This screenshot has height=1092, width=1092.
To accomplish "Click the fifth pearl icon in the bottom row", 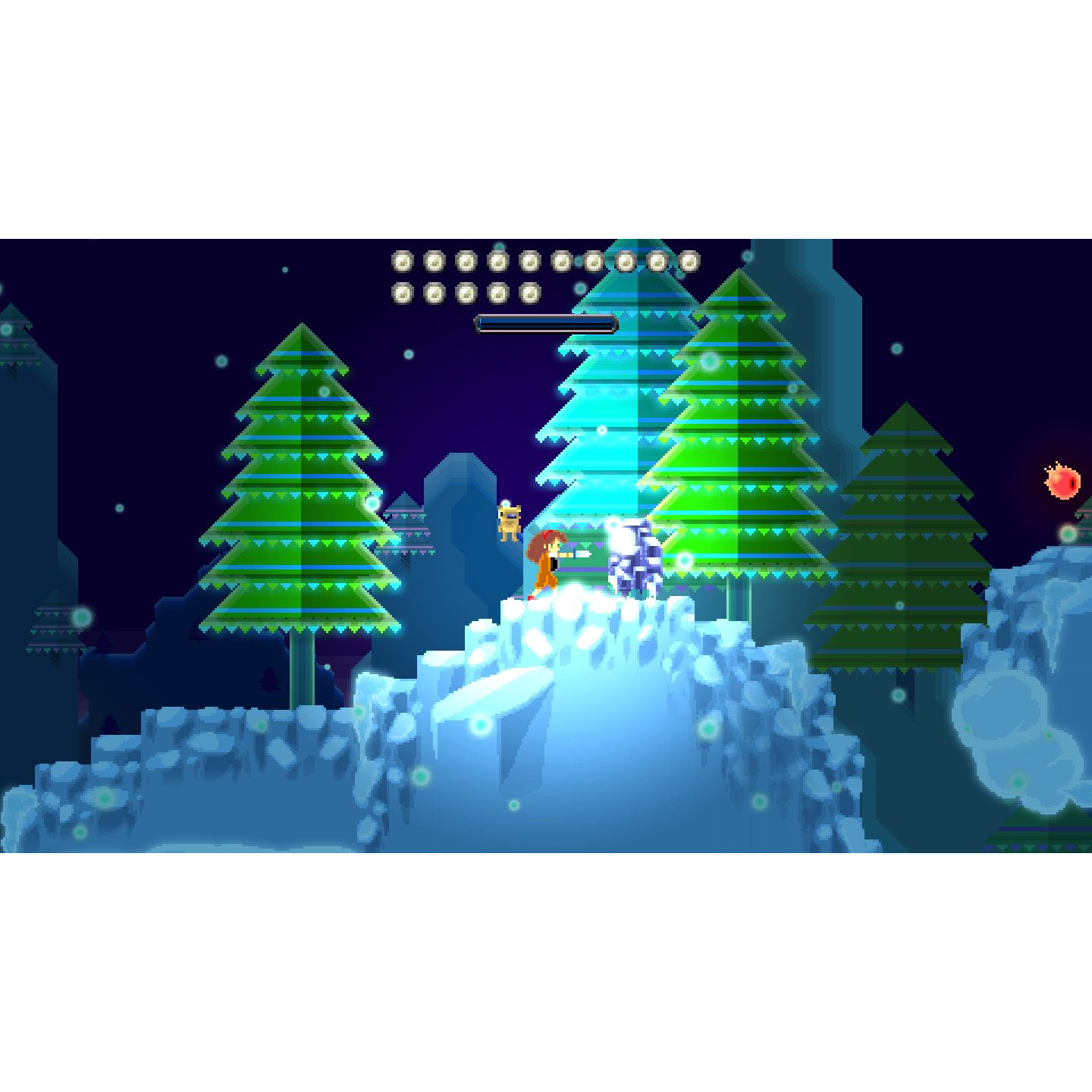I will 531,293.
